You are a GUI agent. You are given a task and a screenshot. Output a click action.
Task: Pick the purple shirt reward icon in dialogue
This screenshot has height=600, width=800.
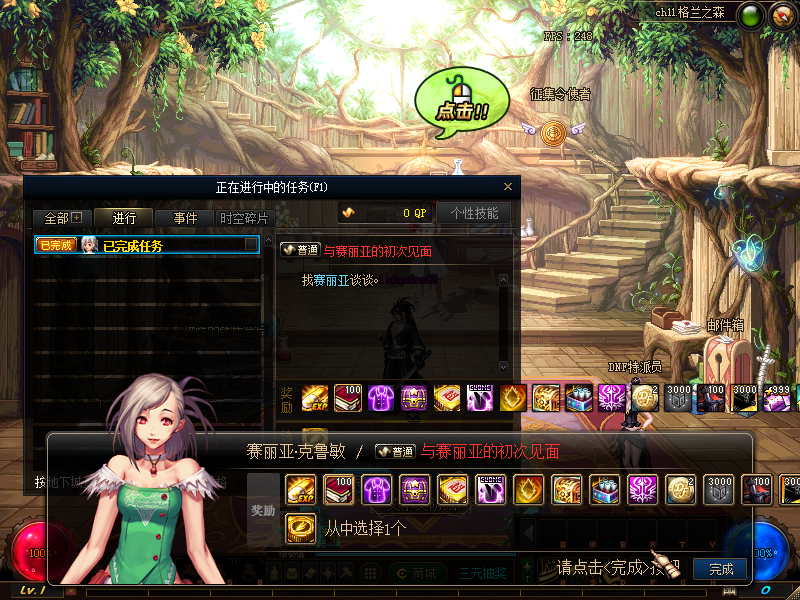click(x=376, y=489)
